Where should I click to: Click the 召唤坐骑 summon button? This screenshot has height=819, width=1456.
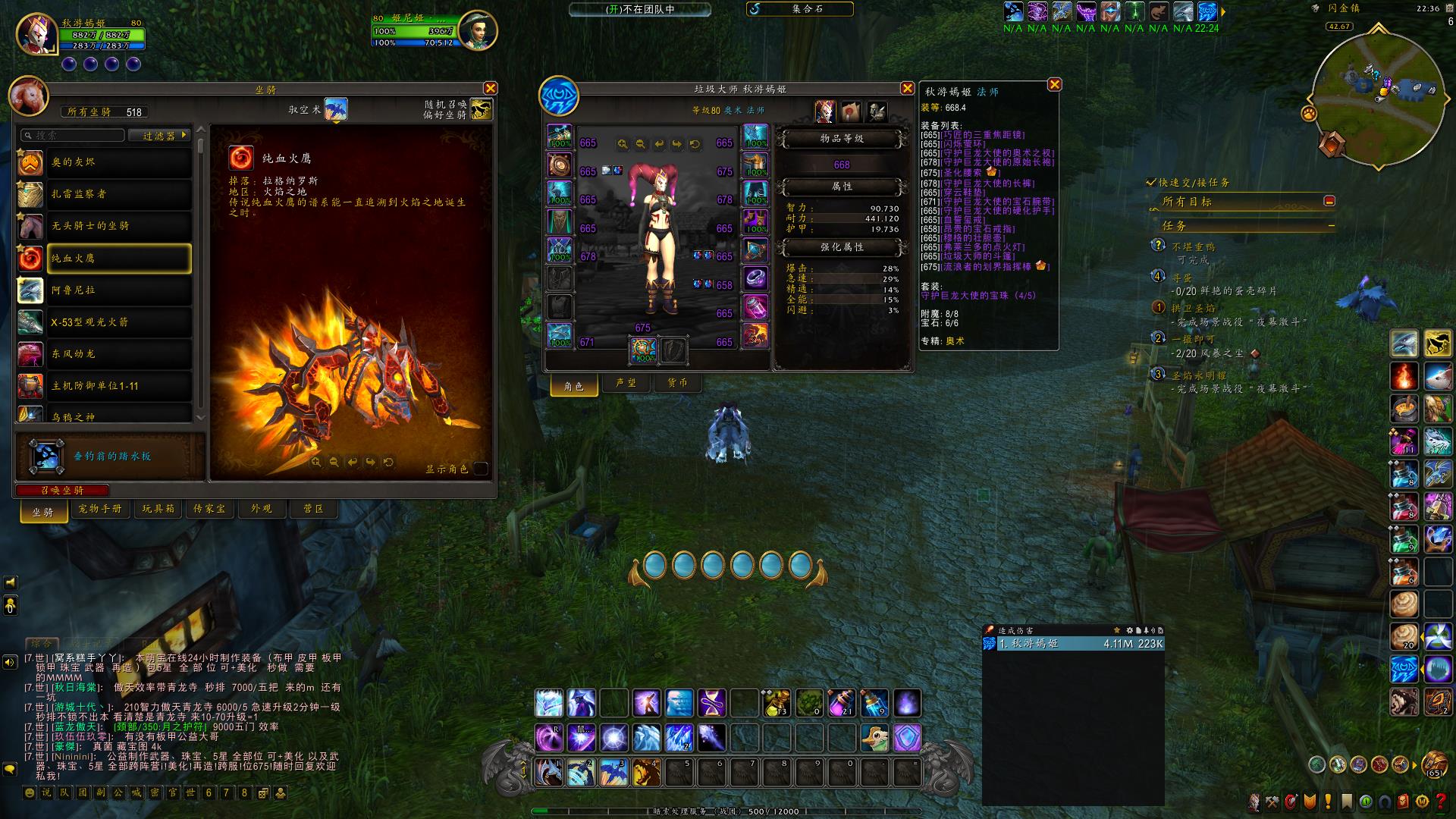pyautogui.click(x=62, y=491)
